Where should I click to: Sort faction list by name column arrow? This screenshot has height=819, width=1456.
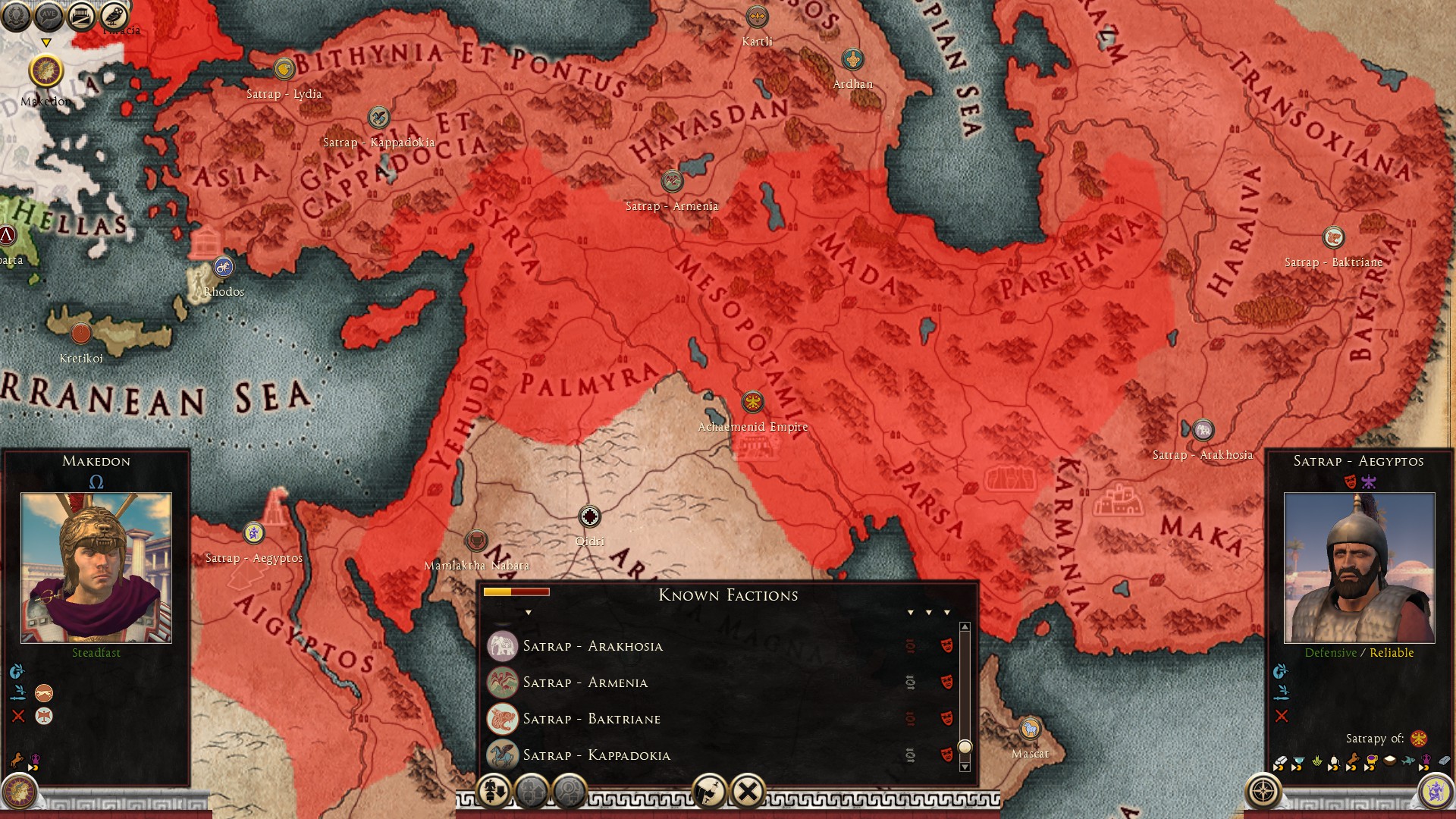[528, 613]
